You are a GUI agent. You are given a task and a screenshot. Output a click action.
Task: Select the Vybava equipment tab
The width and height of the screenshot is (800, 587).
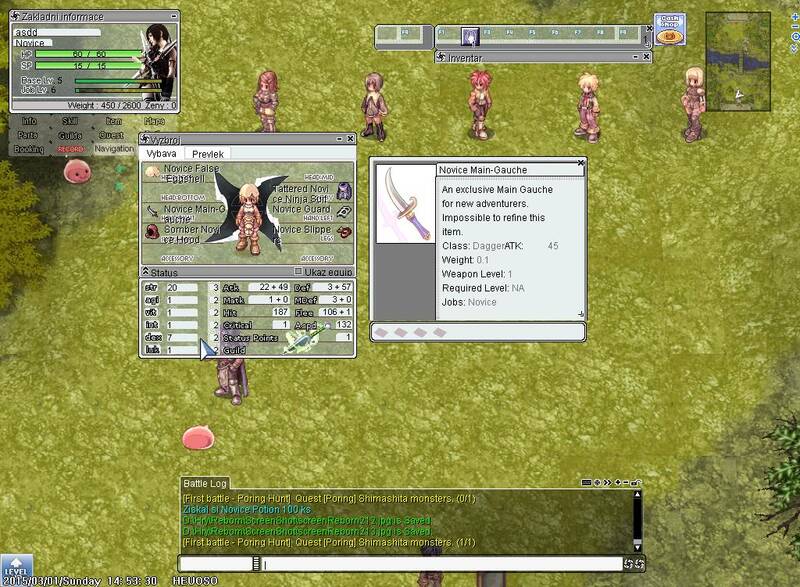click(x=161, y=154)
